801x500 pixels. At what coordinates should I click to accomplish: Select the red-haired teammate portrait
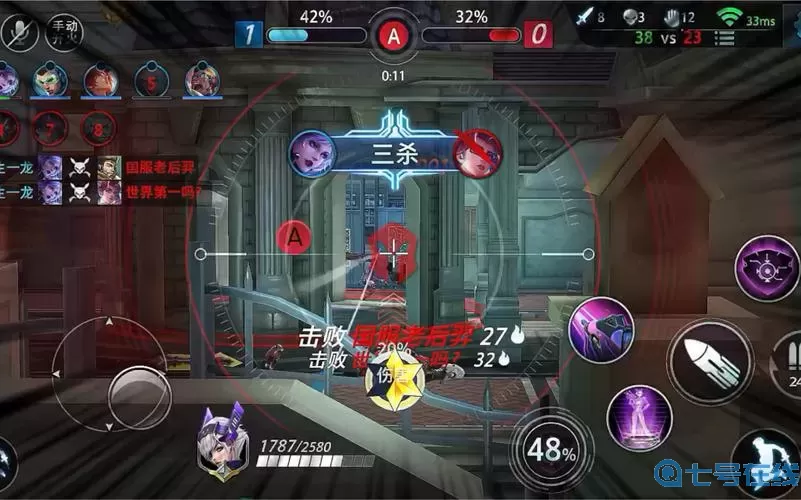click(x=100, y=80)
